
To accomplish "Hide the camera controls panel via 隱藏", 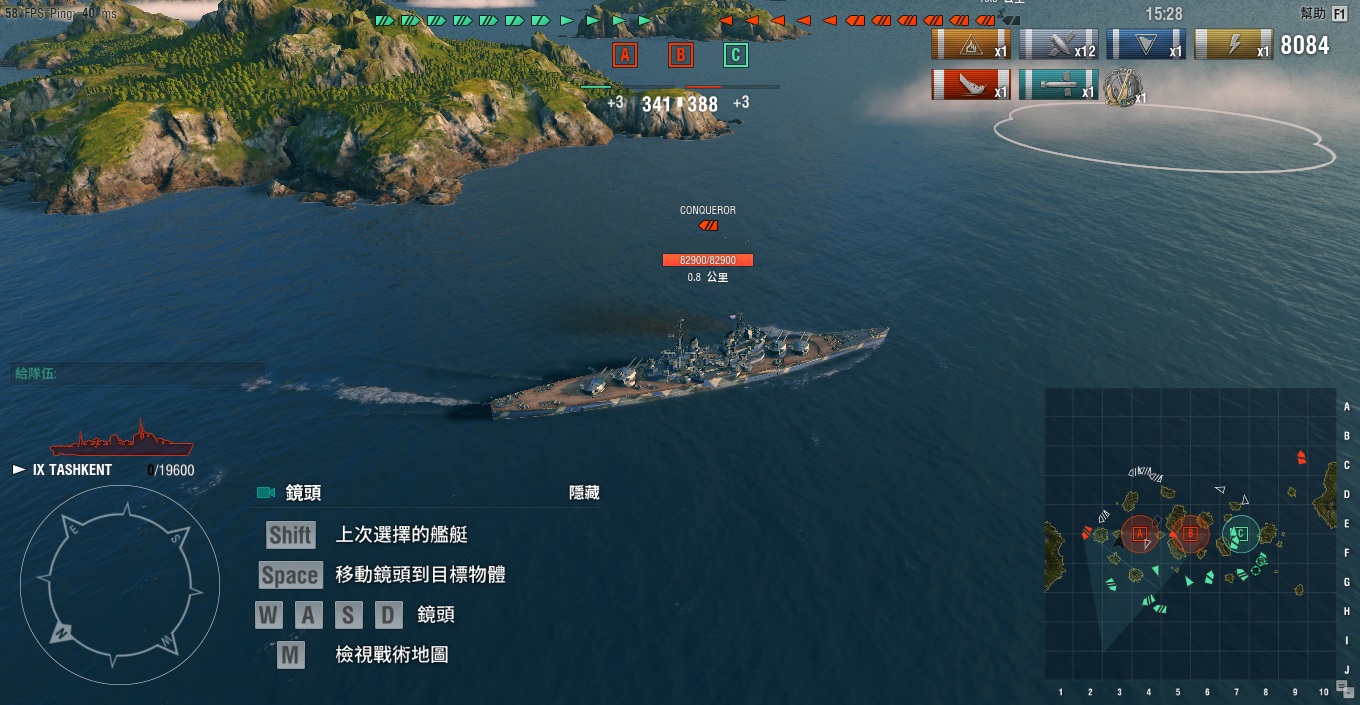I will pos(584,493).
